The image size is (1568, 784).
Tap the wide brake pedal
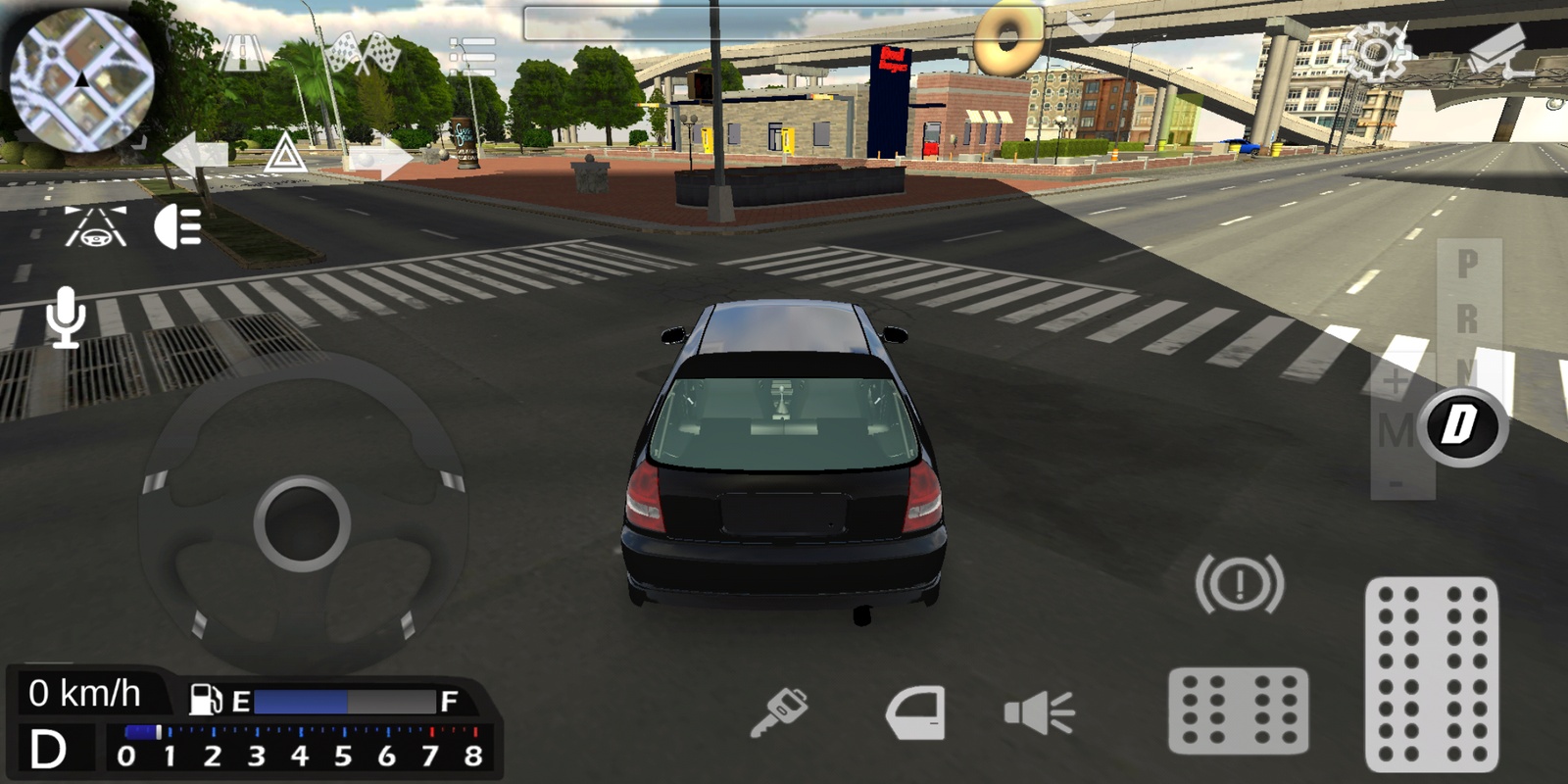pyautogui.click(x=1238, y=711)
